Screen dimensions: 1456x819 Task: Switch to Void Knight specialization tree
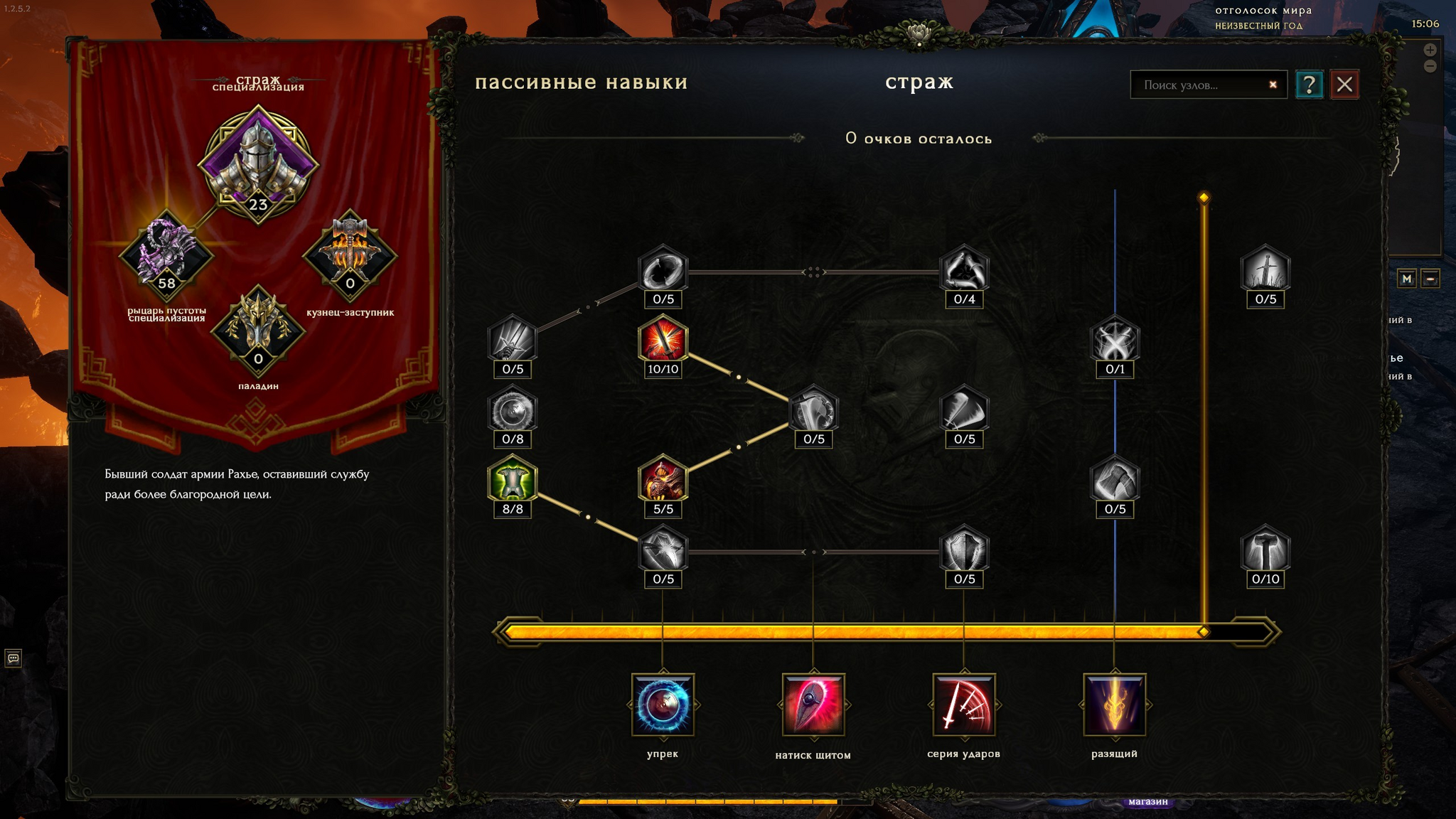[x=166, y=254]
